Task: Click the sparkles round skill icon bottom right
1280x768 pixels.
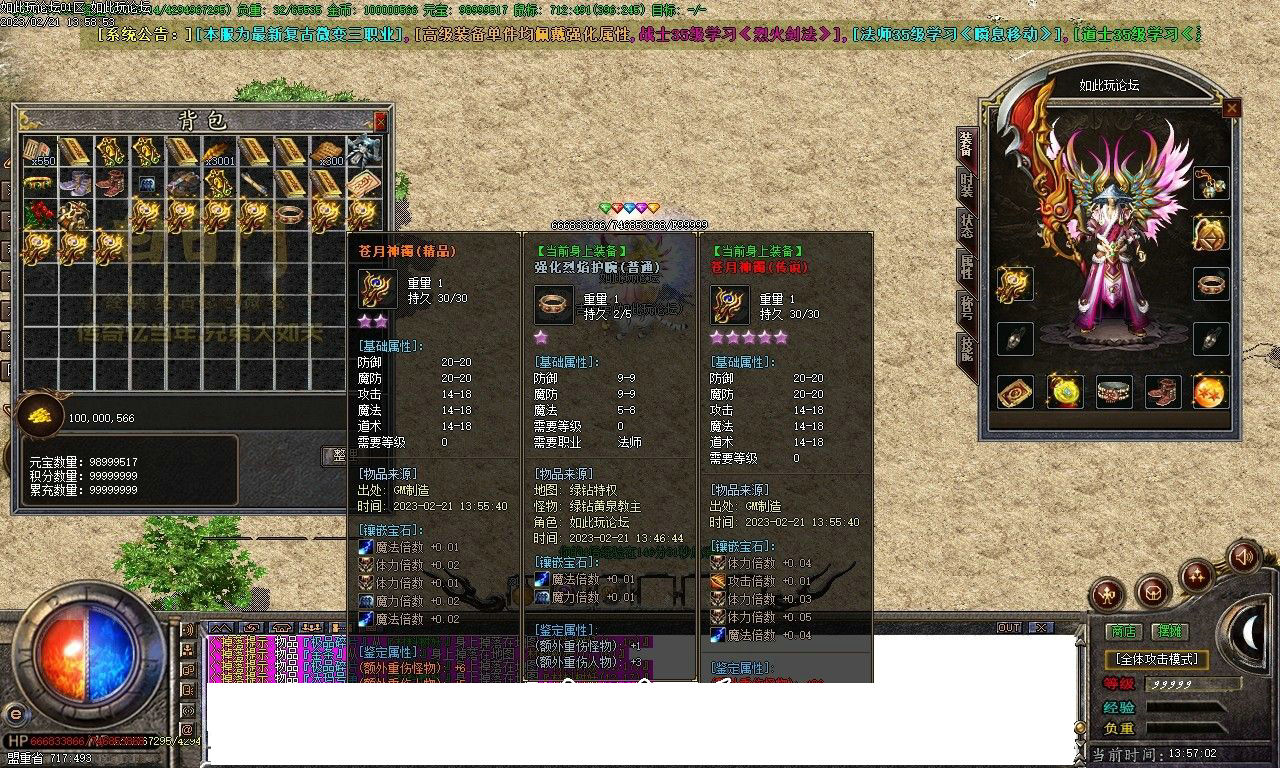Action: tap(1195, 577)
